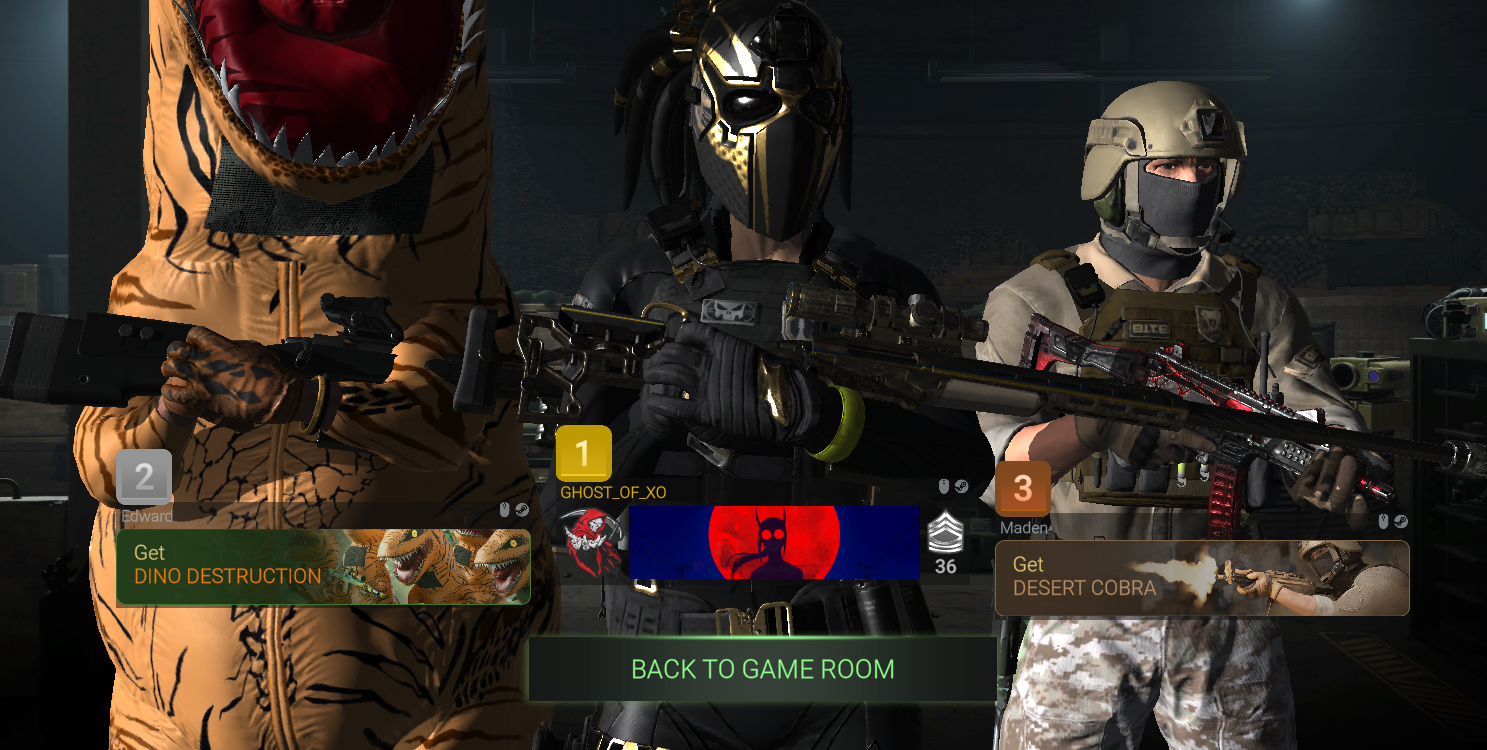
Task: Click the GHOST_OF_XO player name
Action: click(x=613, y=493)
